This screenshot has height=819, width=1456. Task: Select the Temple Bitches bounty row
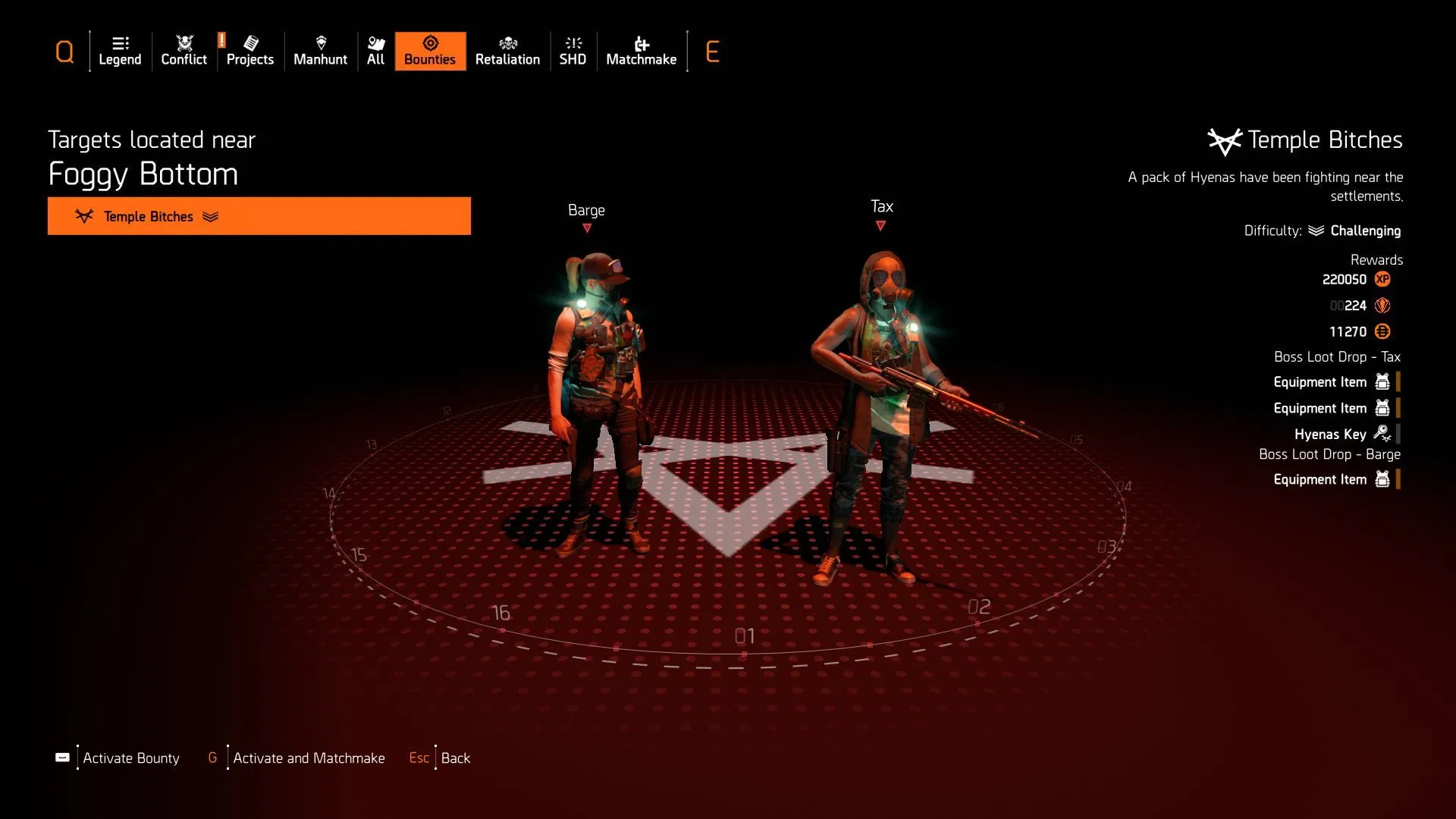pos(259,216)
